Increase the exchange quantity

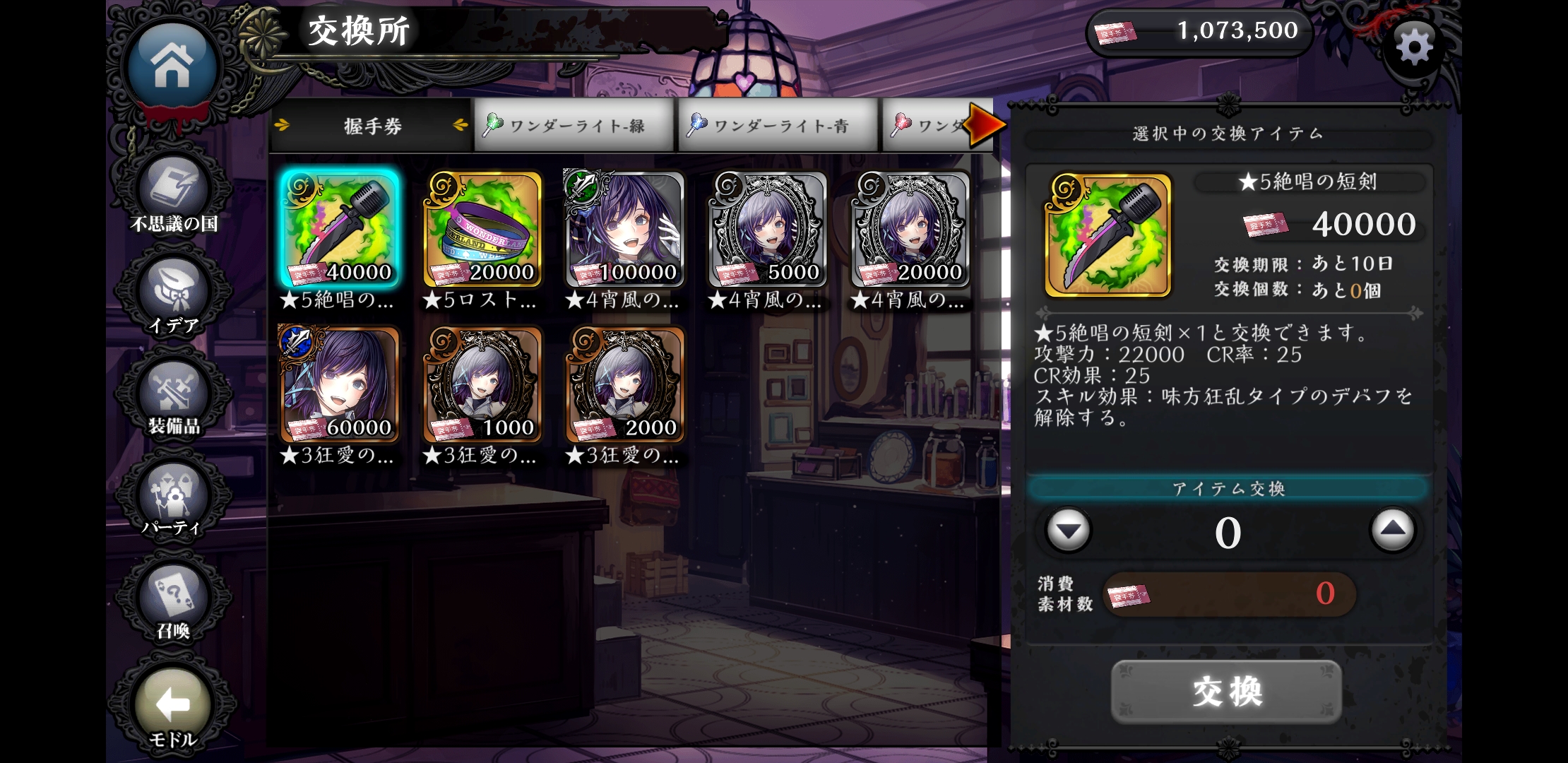pyautogui.click(x=1392, y=530)
